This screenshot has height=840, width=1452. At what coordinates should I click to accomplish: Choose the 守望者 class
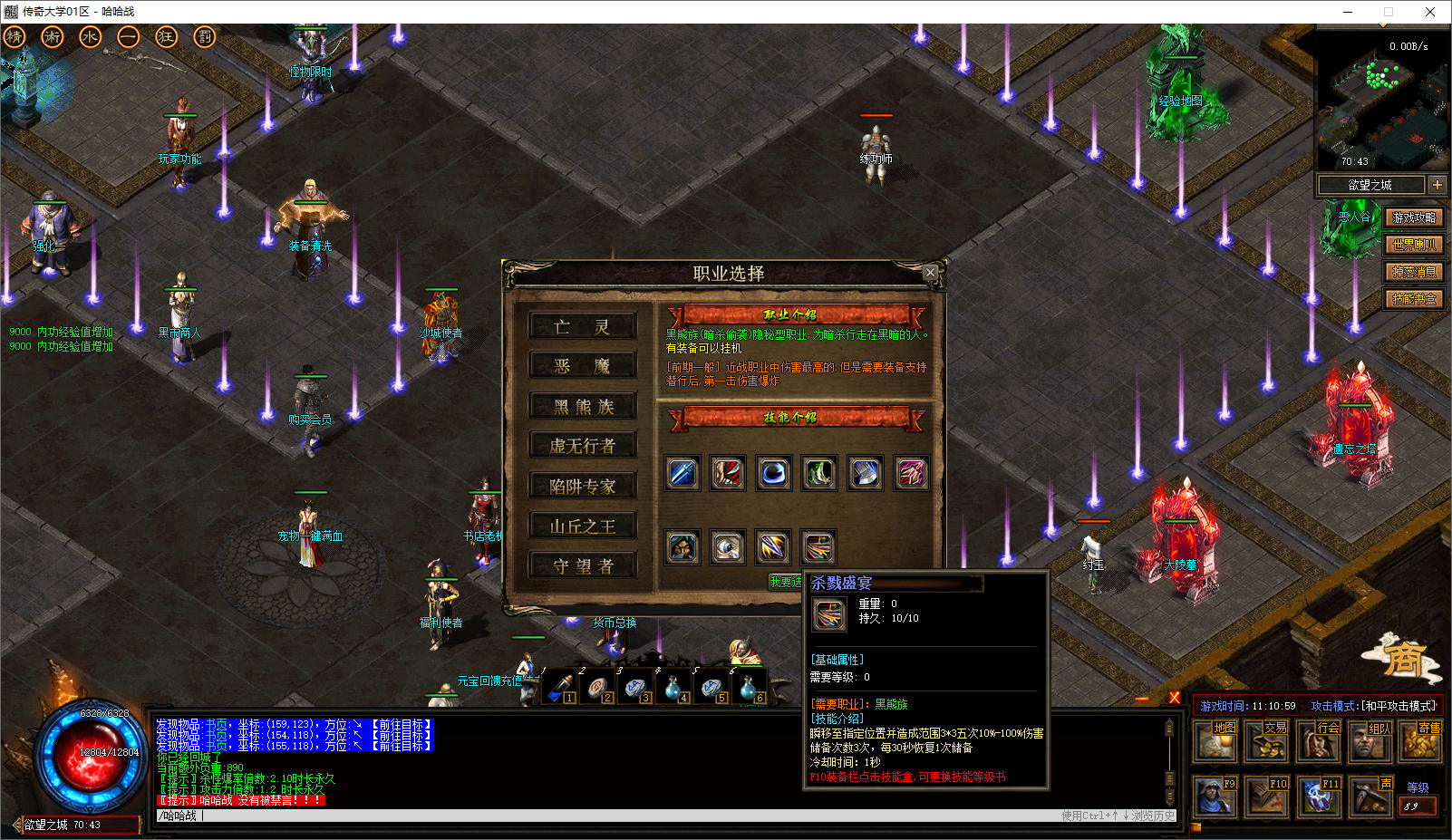(583, 565)
